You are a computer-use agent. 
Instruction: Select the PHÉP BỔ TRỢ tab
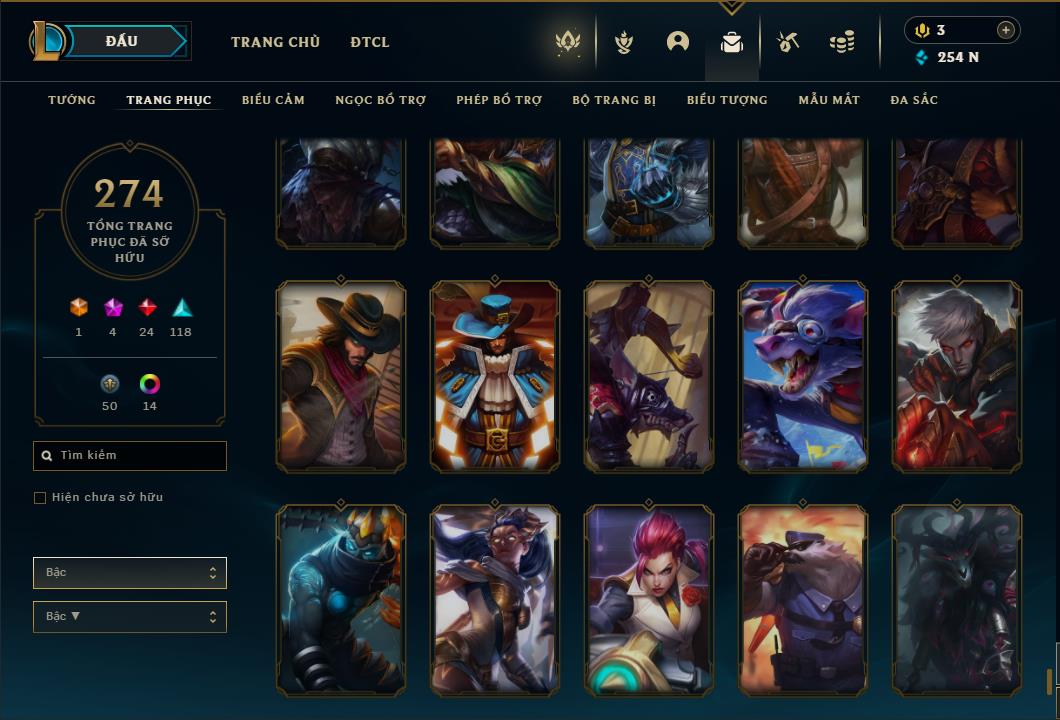[x=499, y=100]
